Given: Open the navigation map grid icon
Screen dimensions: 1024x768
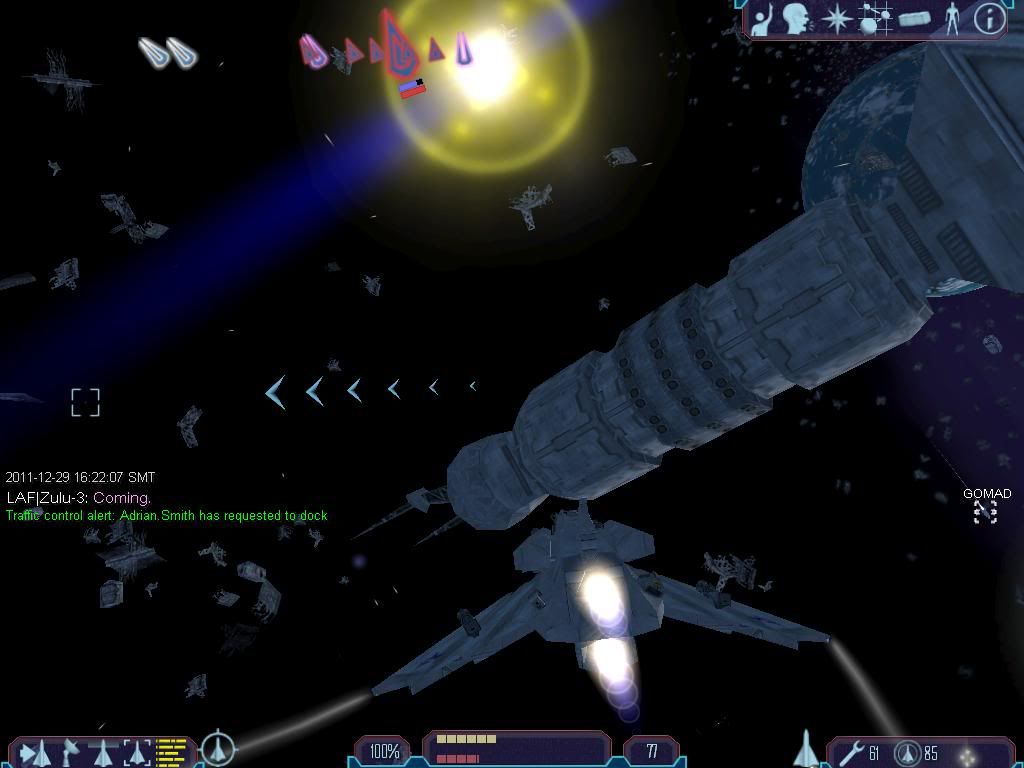Looking at the screenshot, I should click(x=874, y=19).
